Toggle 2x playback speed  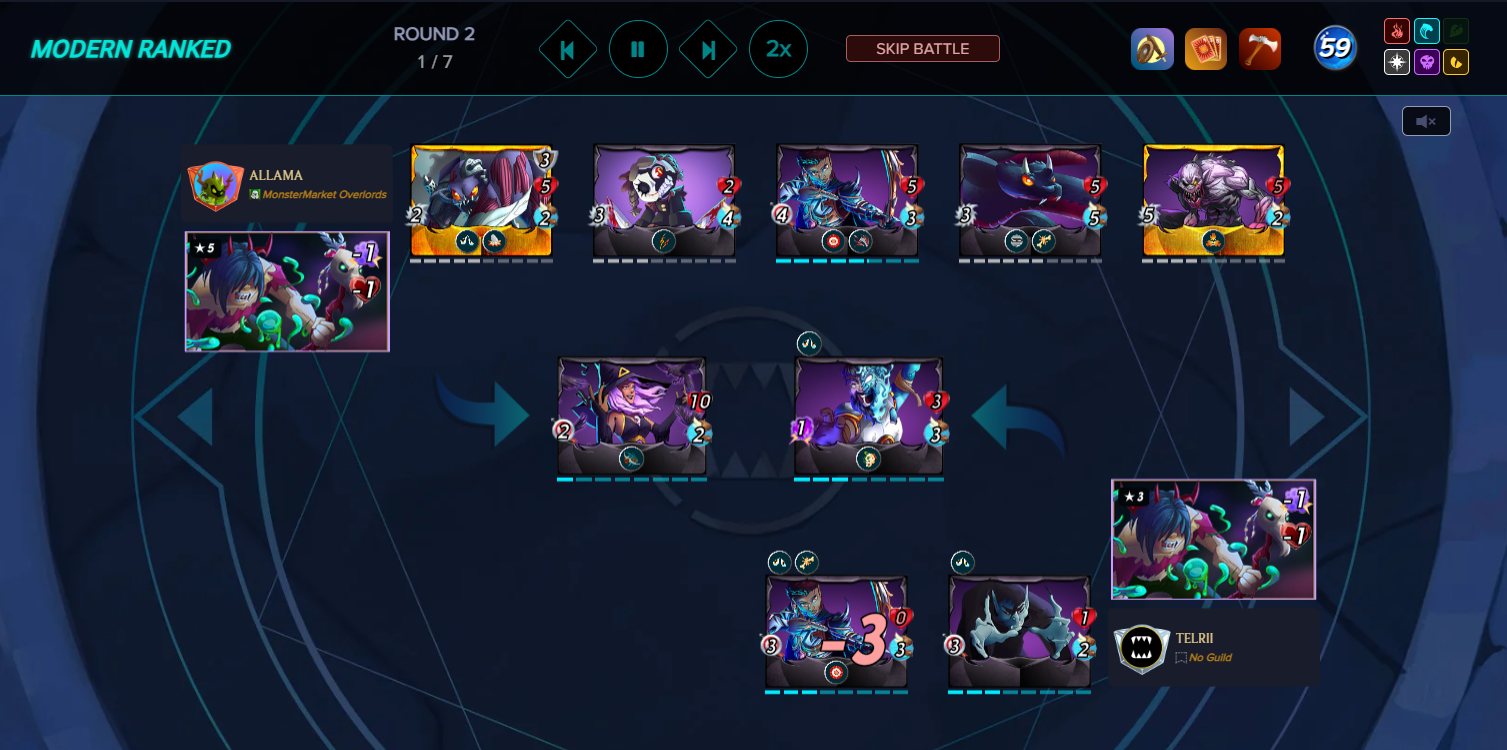point(778,48)
